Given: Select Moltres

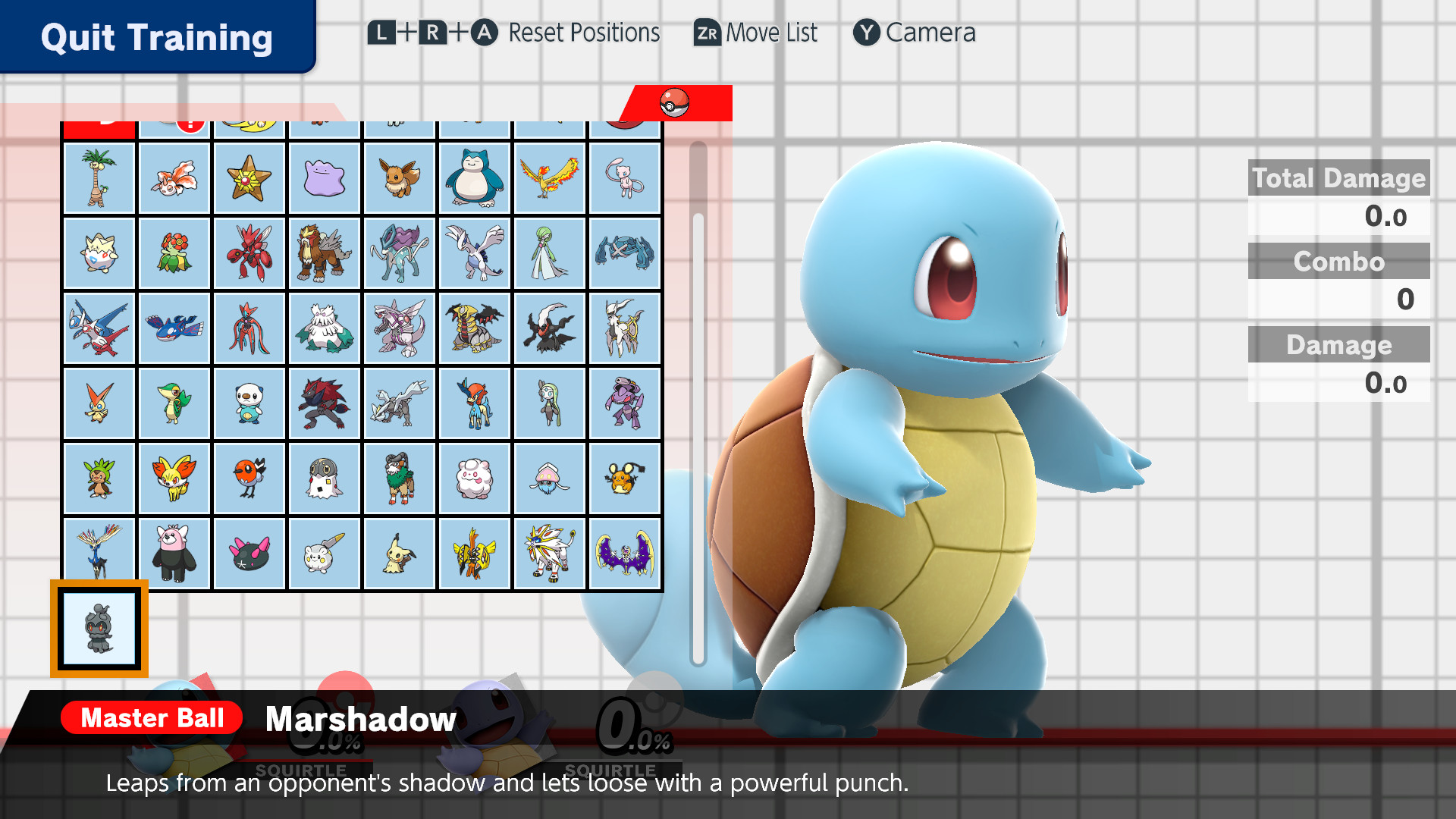Looking at the screenshot, I should (551, 178).
